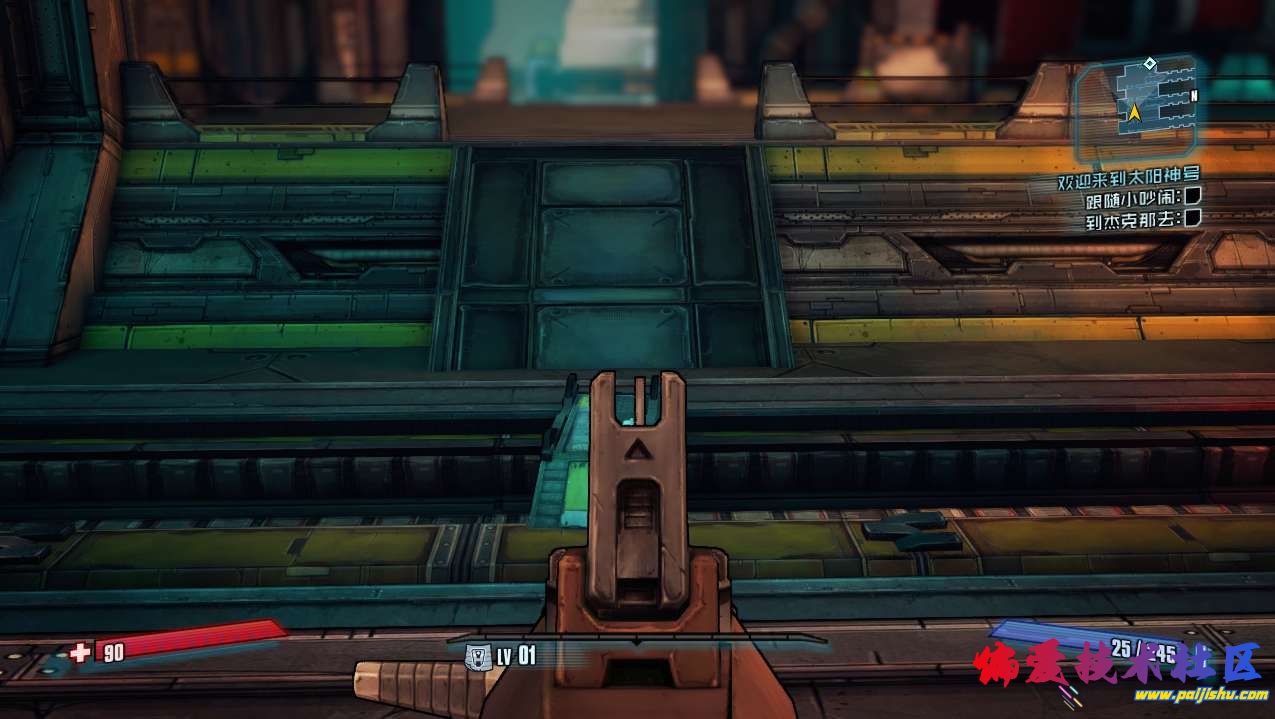
Task: Click the character class badge beside LV 01
Action: [x=478, y=656]
